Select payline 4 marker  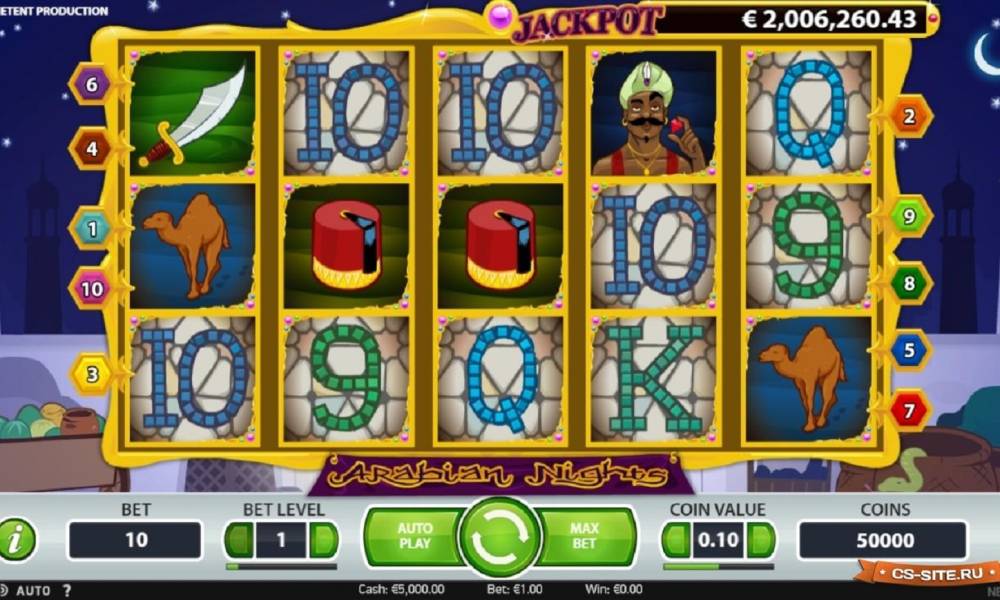click(x=91, y=149)
